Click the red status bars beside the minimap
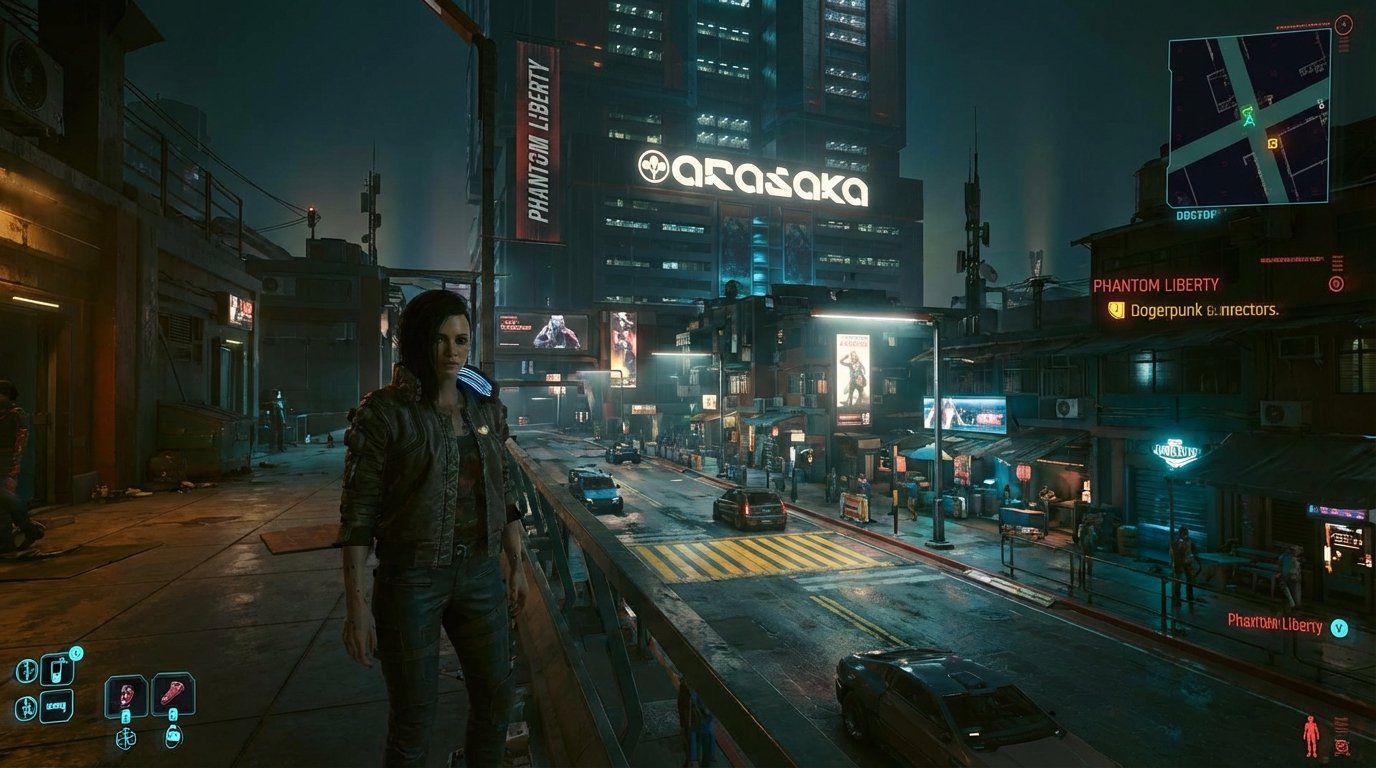1376x768 pixels. [x=1342, y=46]
